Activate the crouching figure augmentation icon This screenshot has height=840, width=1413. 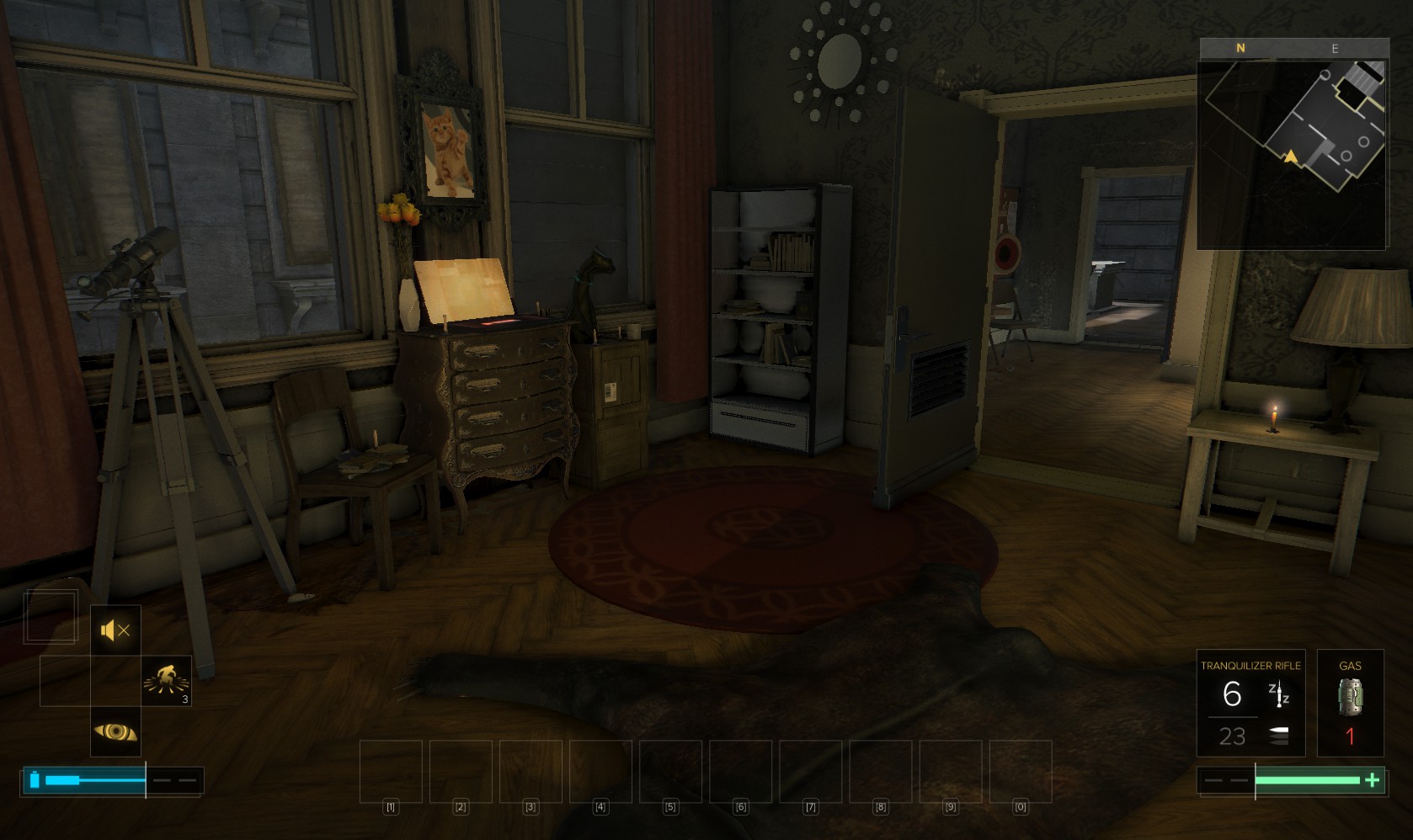point(166,680)
